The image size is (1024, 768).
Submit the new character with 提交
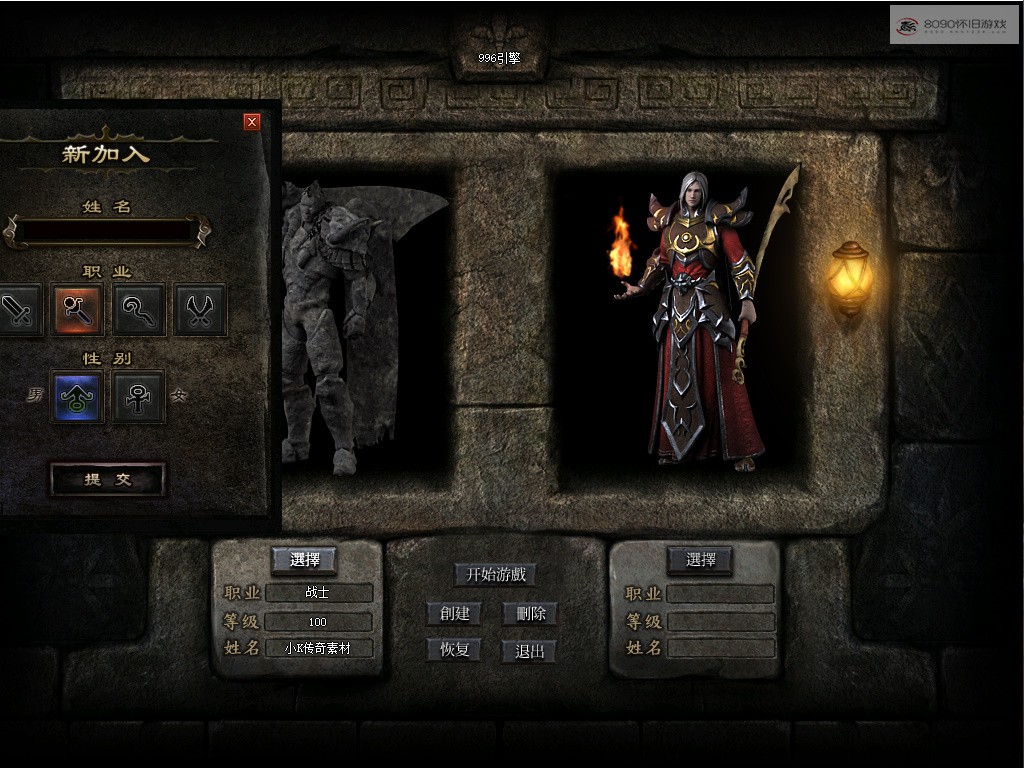pyautogui.click(x=108, y=480)
